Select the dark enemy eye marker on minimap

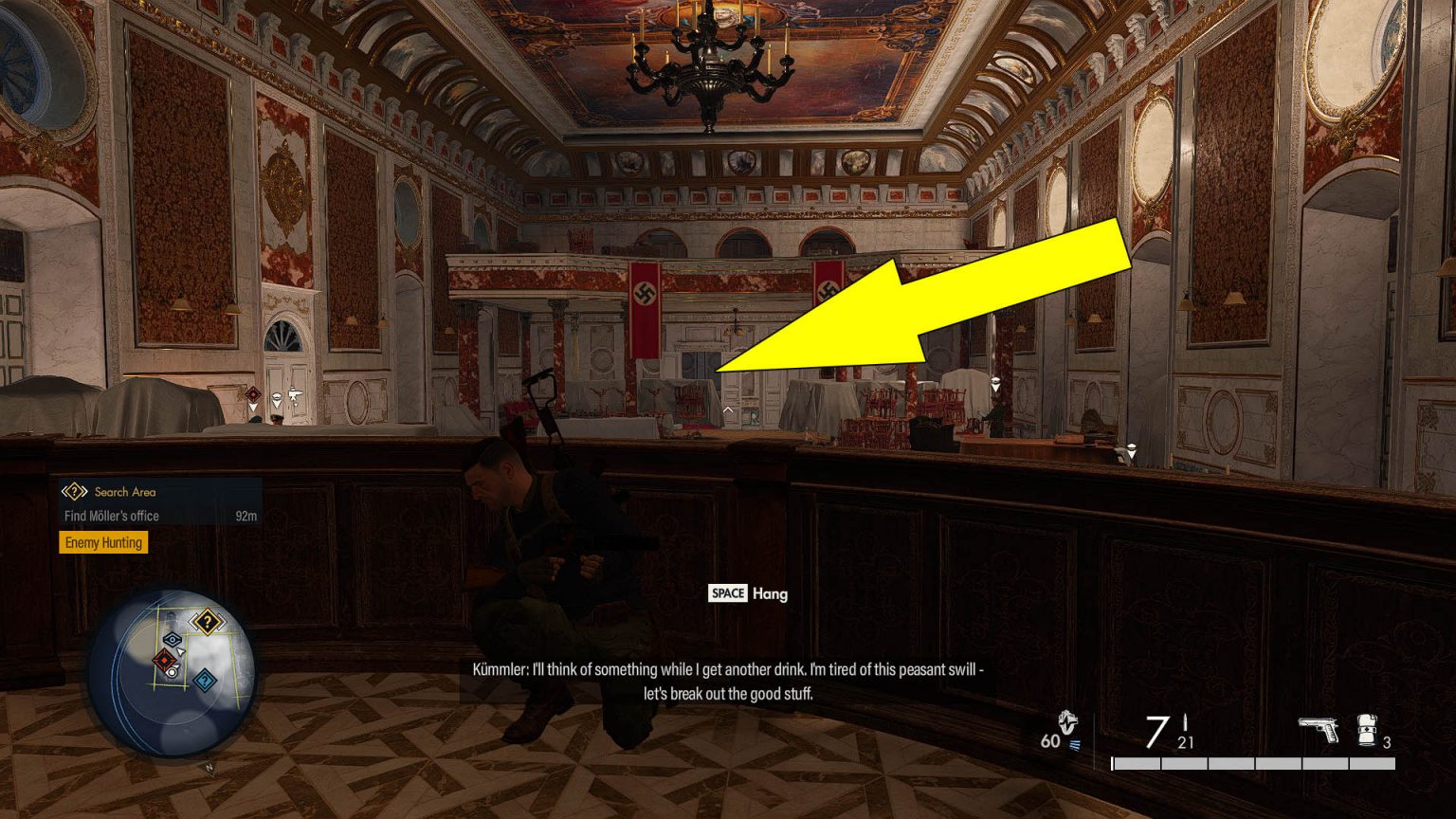pos(172,639)
